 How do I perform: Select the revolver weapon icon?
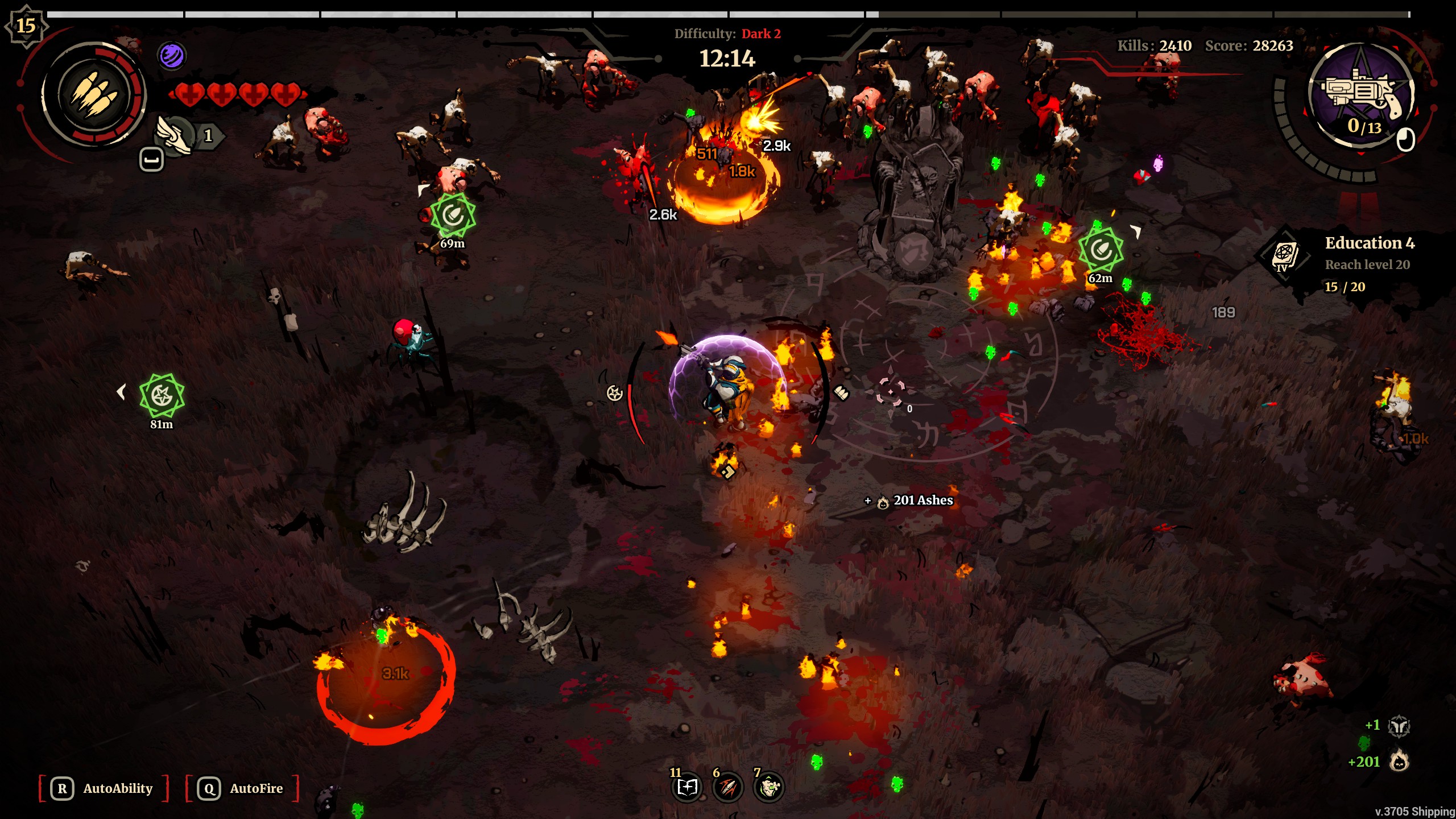[x=1362, y=94]
